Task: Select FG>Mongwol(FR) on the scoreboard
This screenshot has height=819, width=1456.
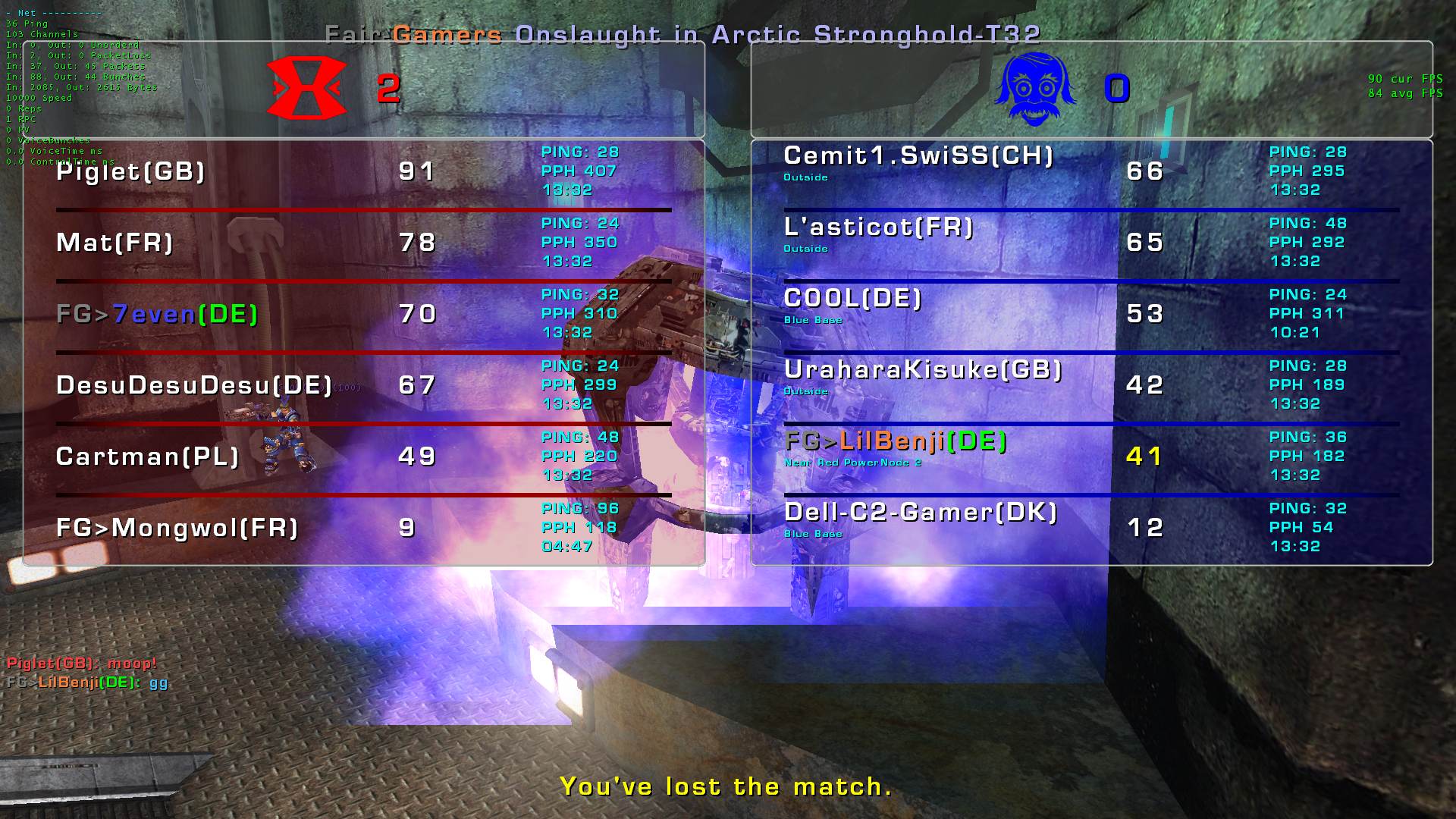Action: point(177,528)
